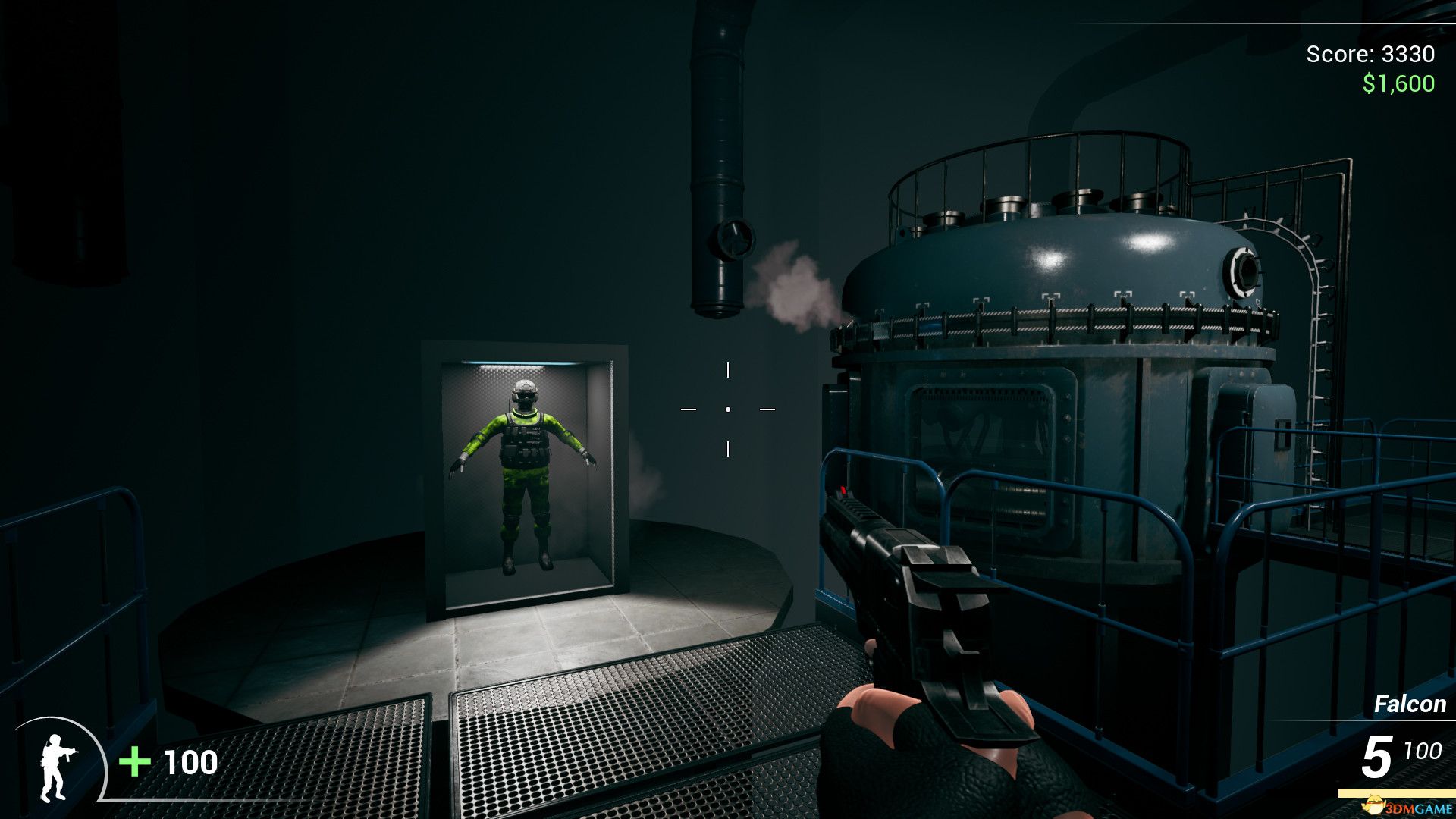1456x819 pixels.
Task: Select the Falcon weapon label
Action: (1410, 704)
